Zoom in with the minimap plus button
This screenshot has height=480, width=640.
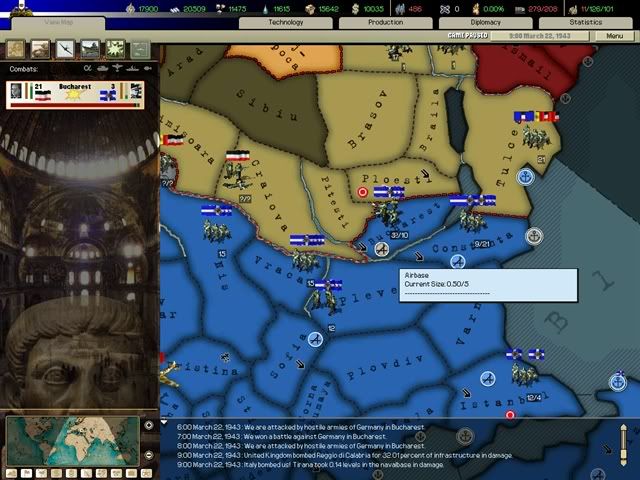[147, 424]
